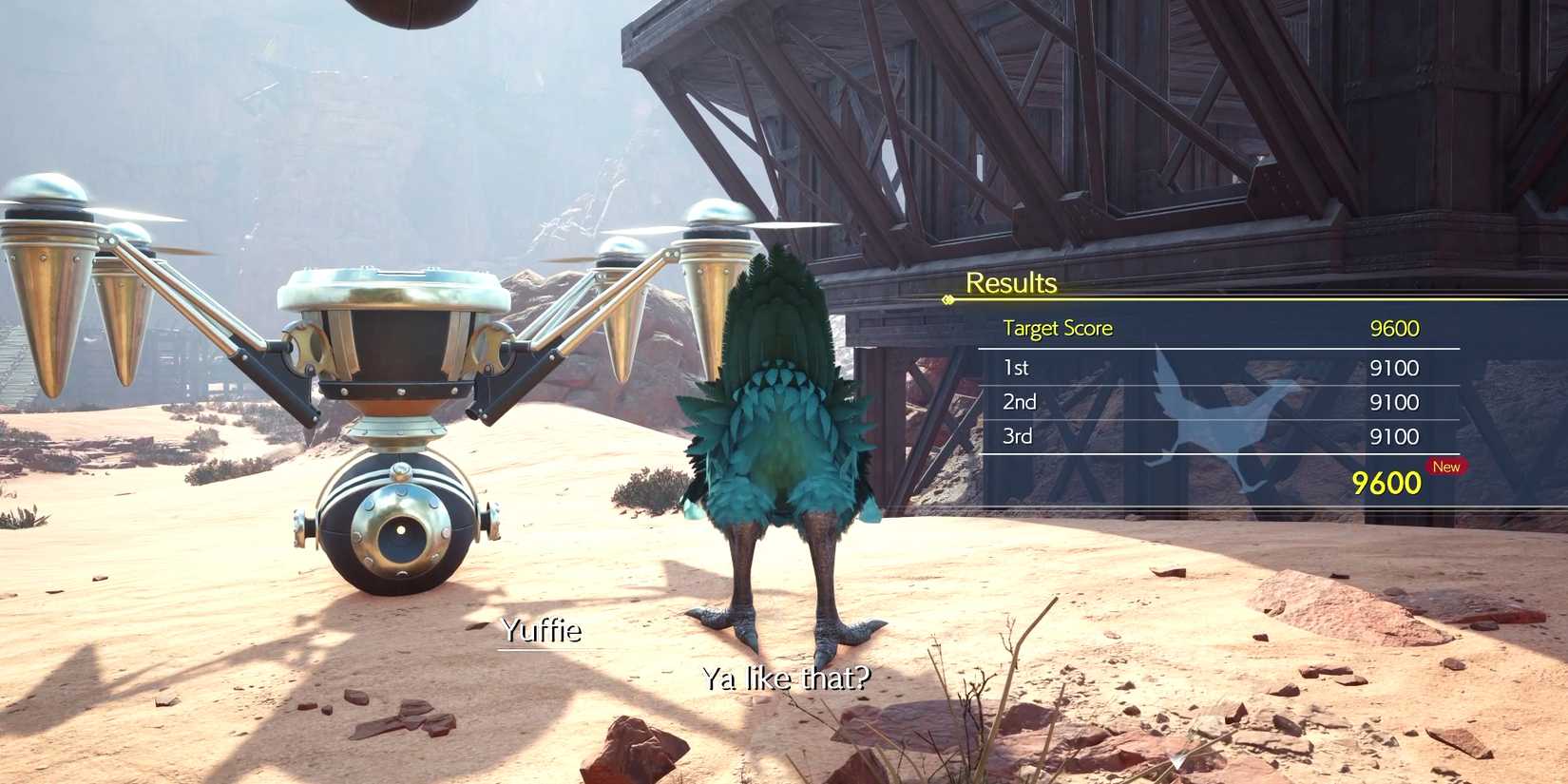The image size is (1568, 784).
Task: Select the Yuffie name label
Action: click(541, 630)
